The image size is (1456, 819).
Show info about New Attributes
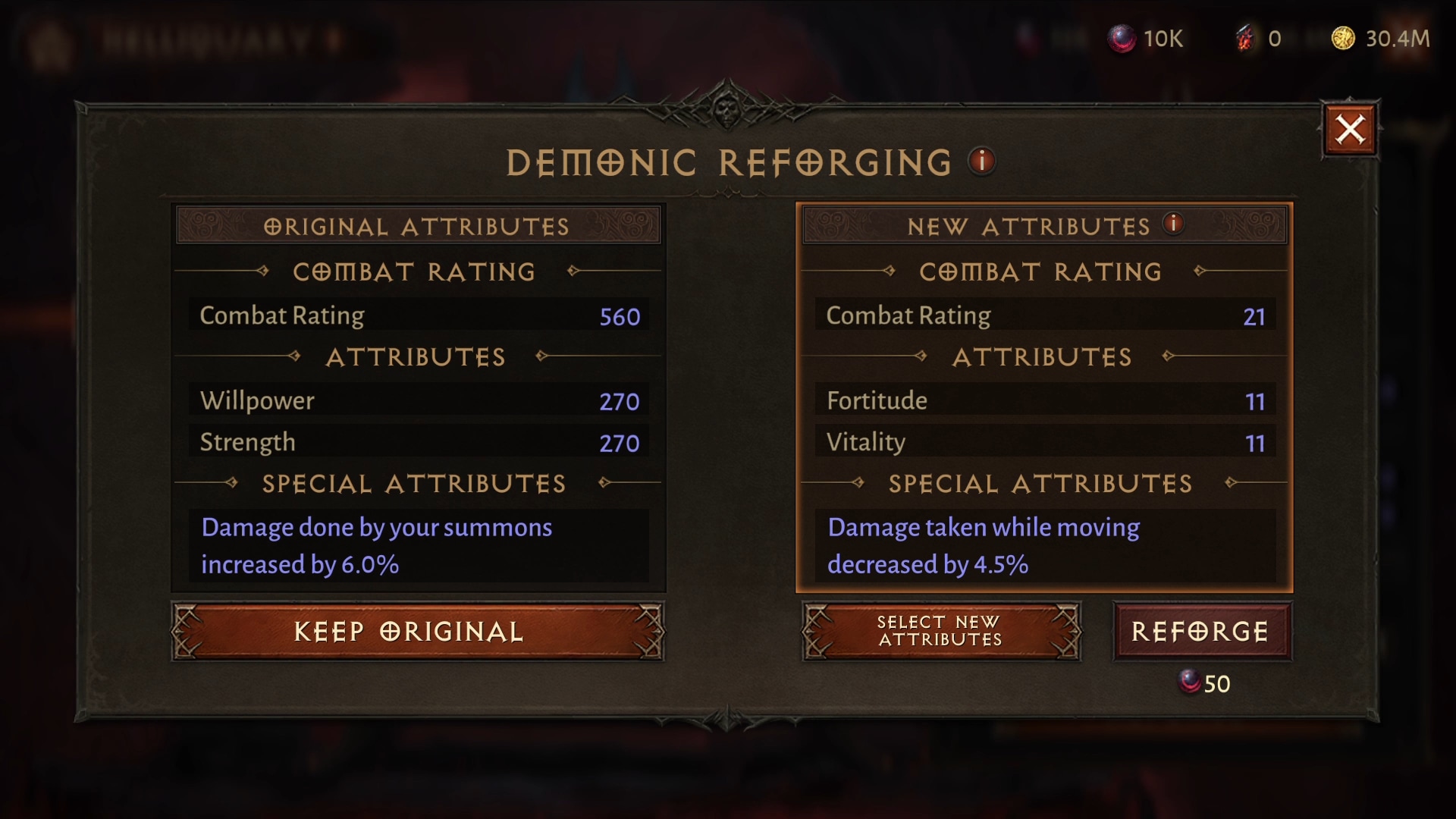(1173, 224)
